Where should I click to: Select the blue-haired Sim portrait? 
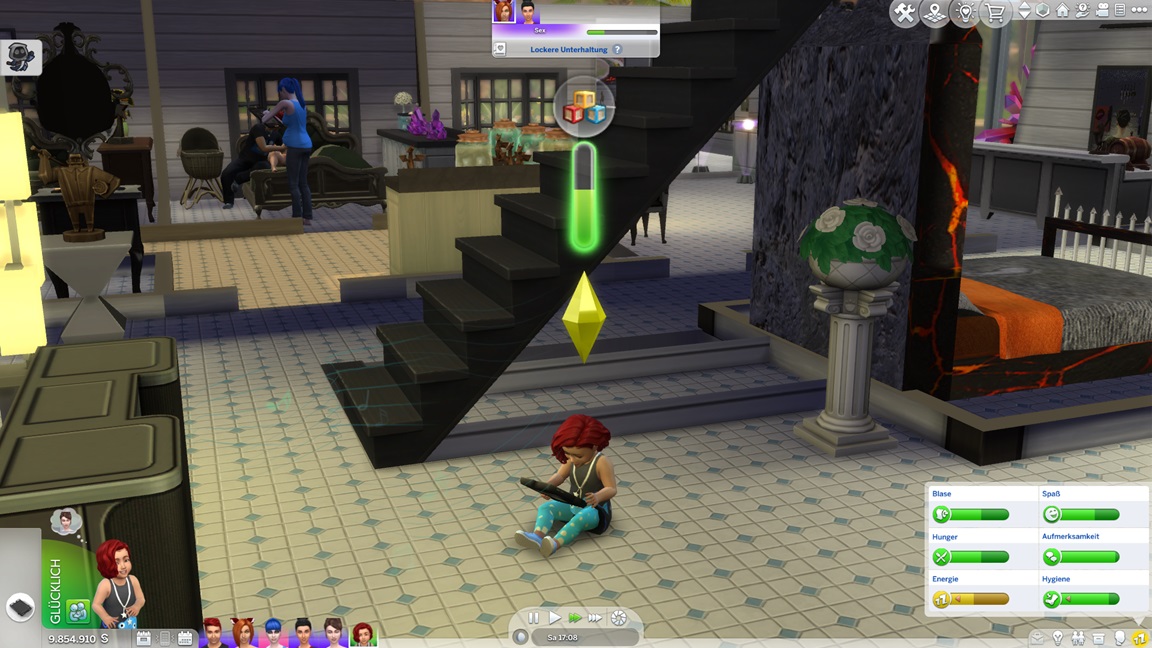pyautogui.click(x=273, y=633)
